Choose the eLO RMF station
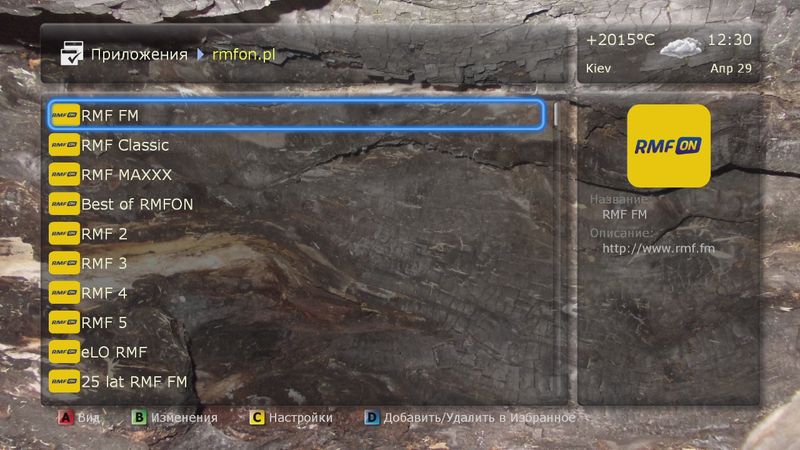The image size is (800, 450). click(x=295, y=352)
